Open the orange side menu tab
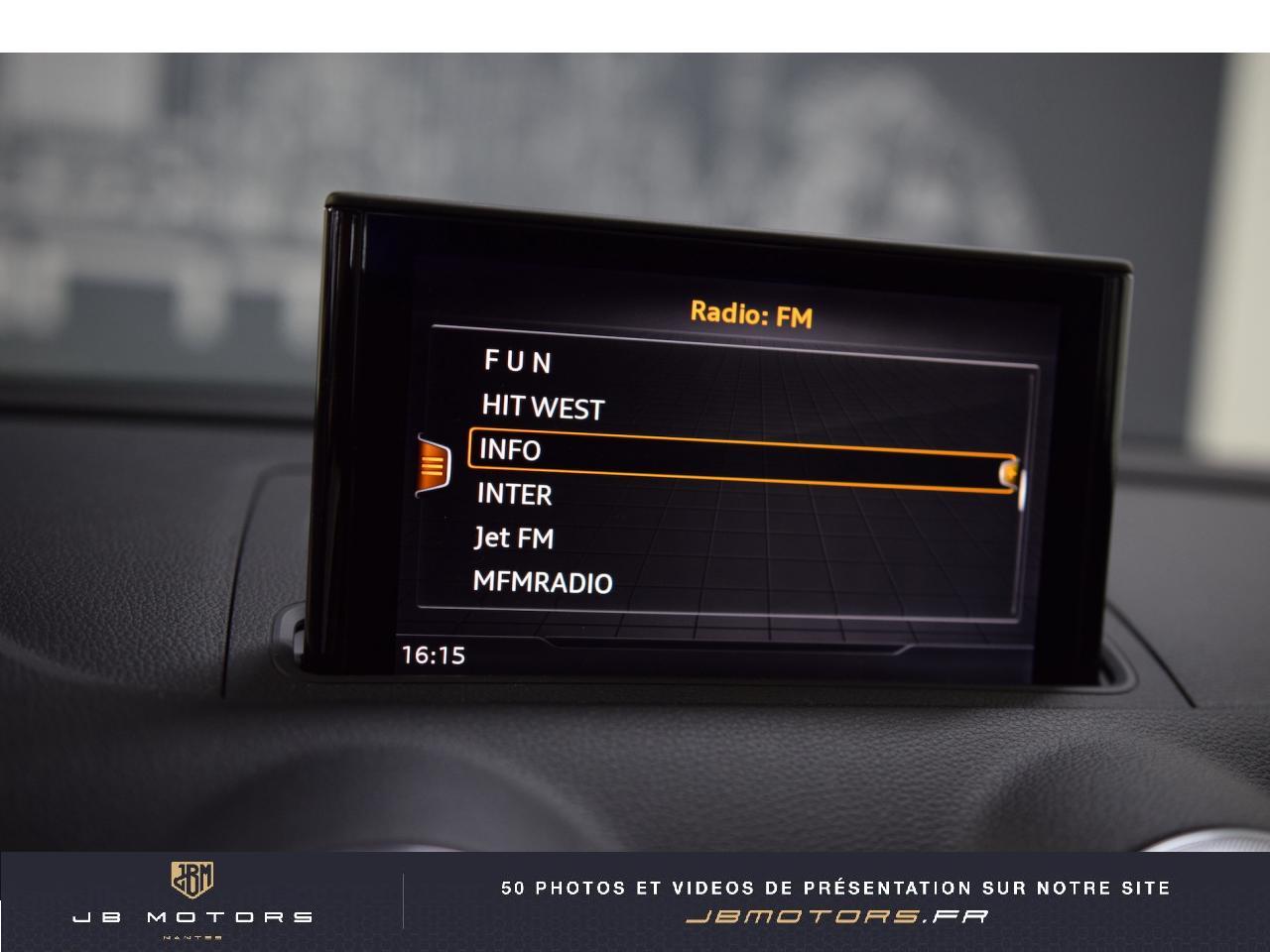Viewport: 1270px width, 952px height. tap(434, 464)
